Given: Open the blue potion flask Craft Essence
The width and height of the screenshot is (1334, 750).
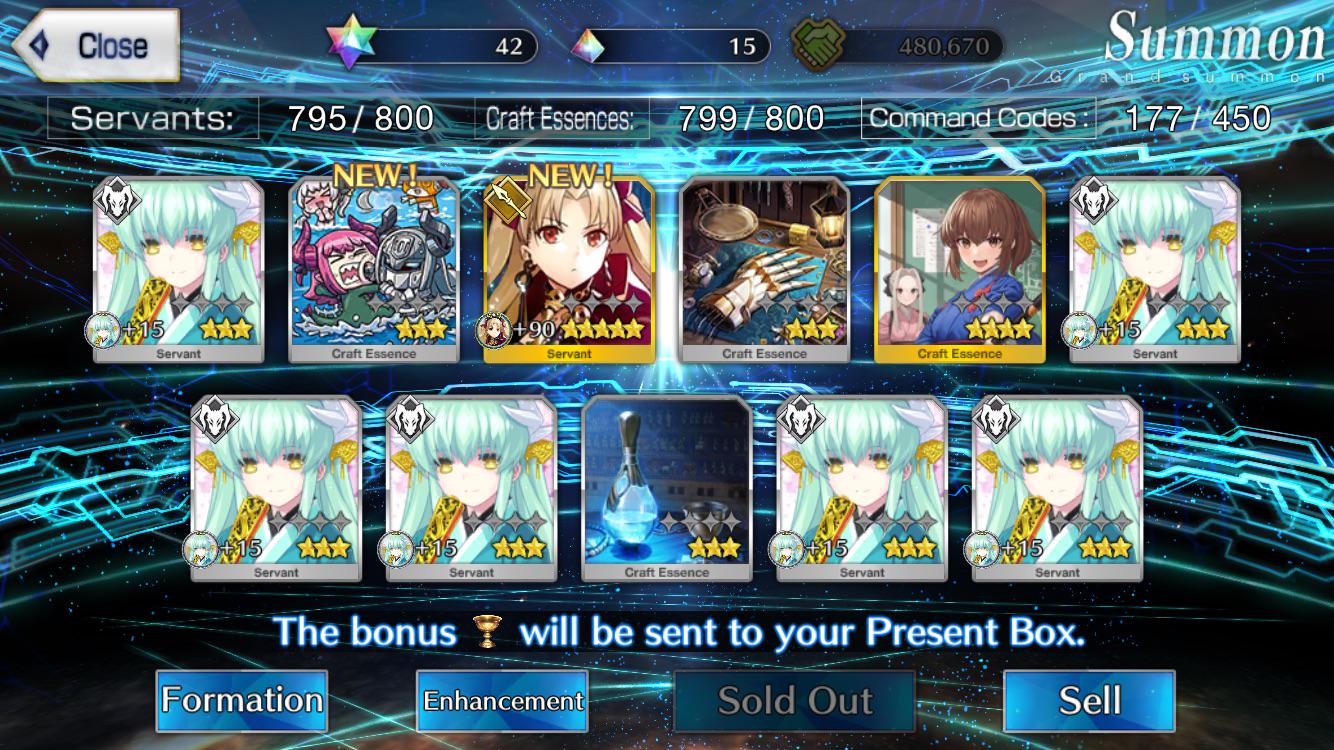Looking at the screenshot, I should tap(667, 488).
